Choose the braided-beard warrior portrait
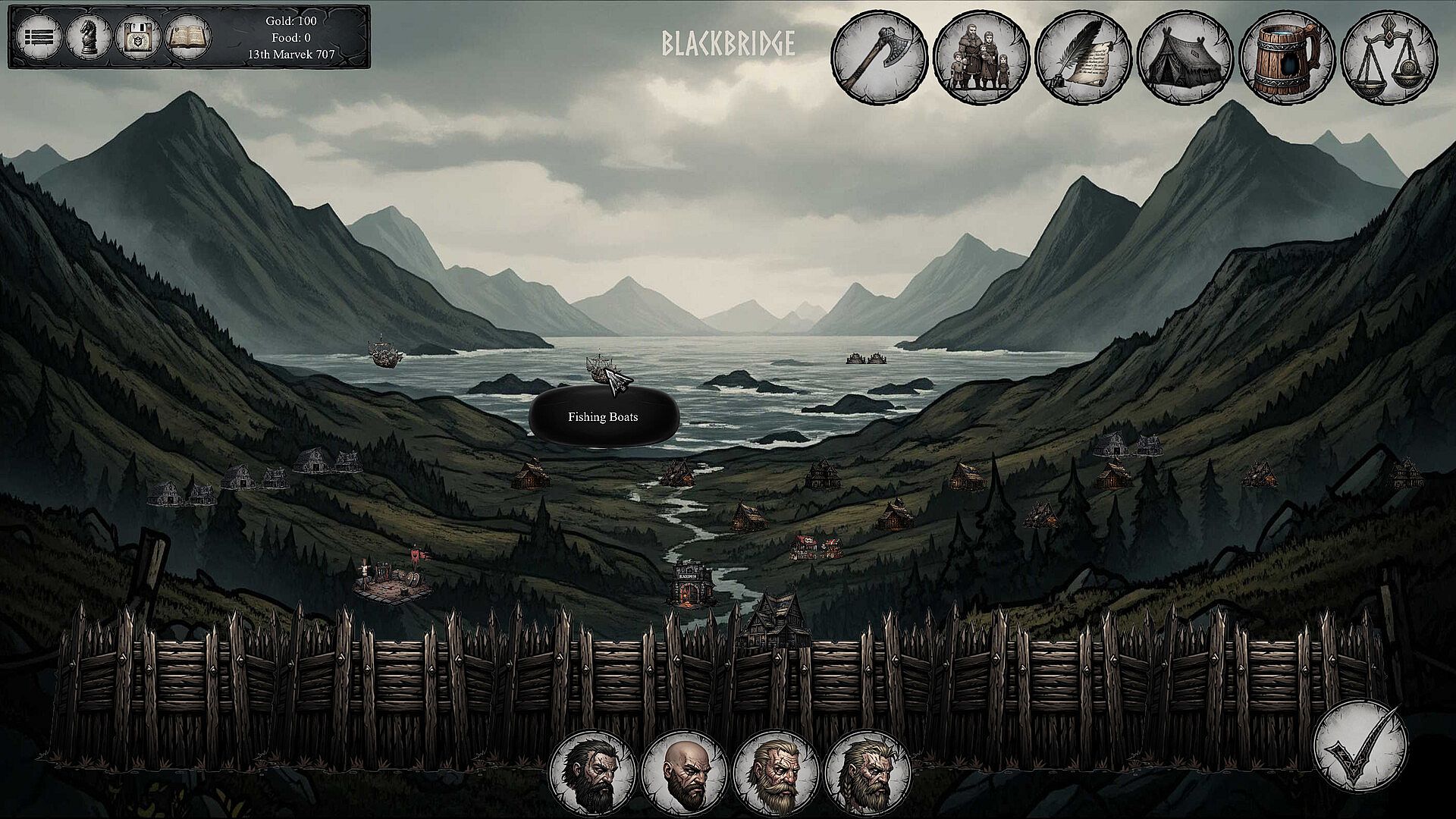The height and width of the screenshot is (819, 1456). (868, 773)
